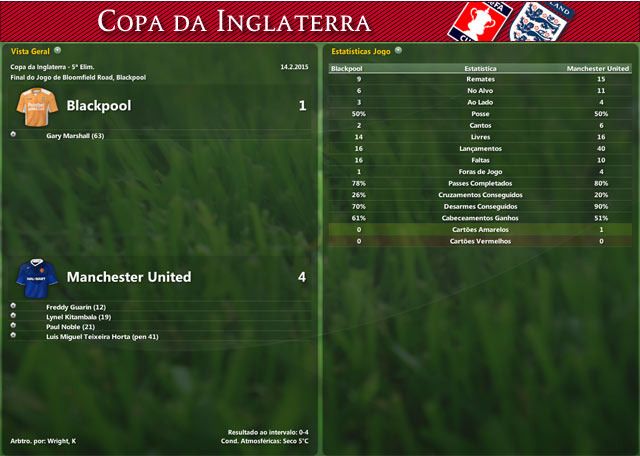
Task: Select the Posse statistics row
Action: pos(480,114)
